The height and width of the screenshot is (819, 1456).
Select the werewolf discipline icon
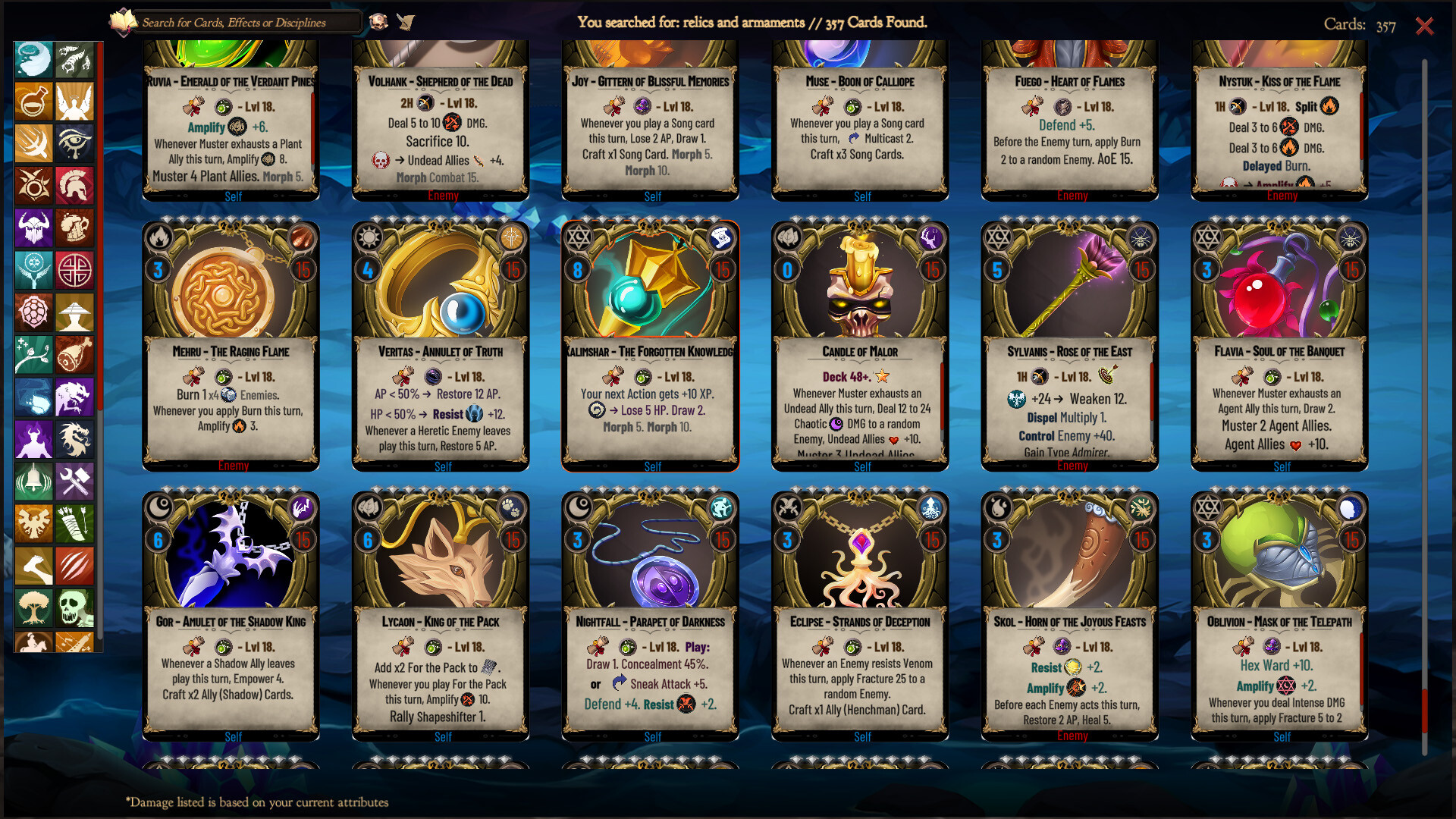tap(74, 397)
